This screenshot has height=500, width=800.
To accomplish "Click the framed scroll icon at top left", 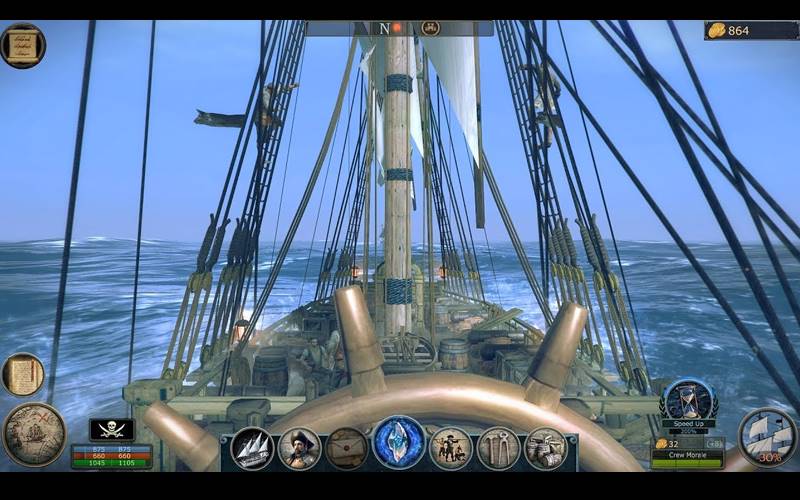I will 23,45.
